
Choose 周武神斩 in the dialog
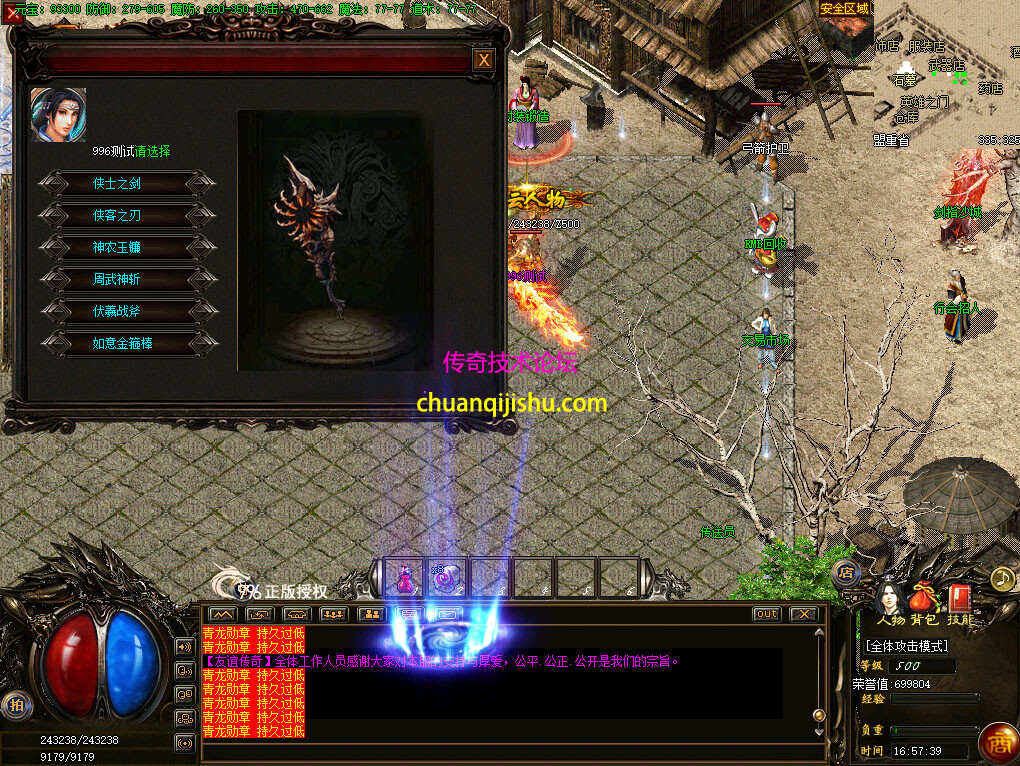point(126,279)
